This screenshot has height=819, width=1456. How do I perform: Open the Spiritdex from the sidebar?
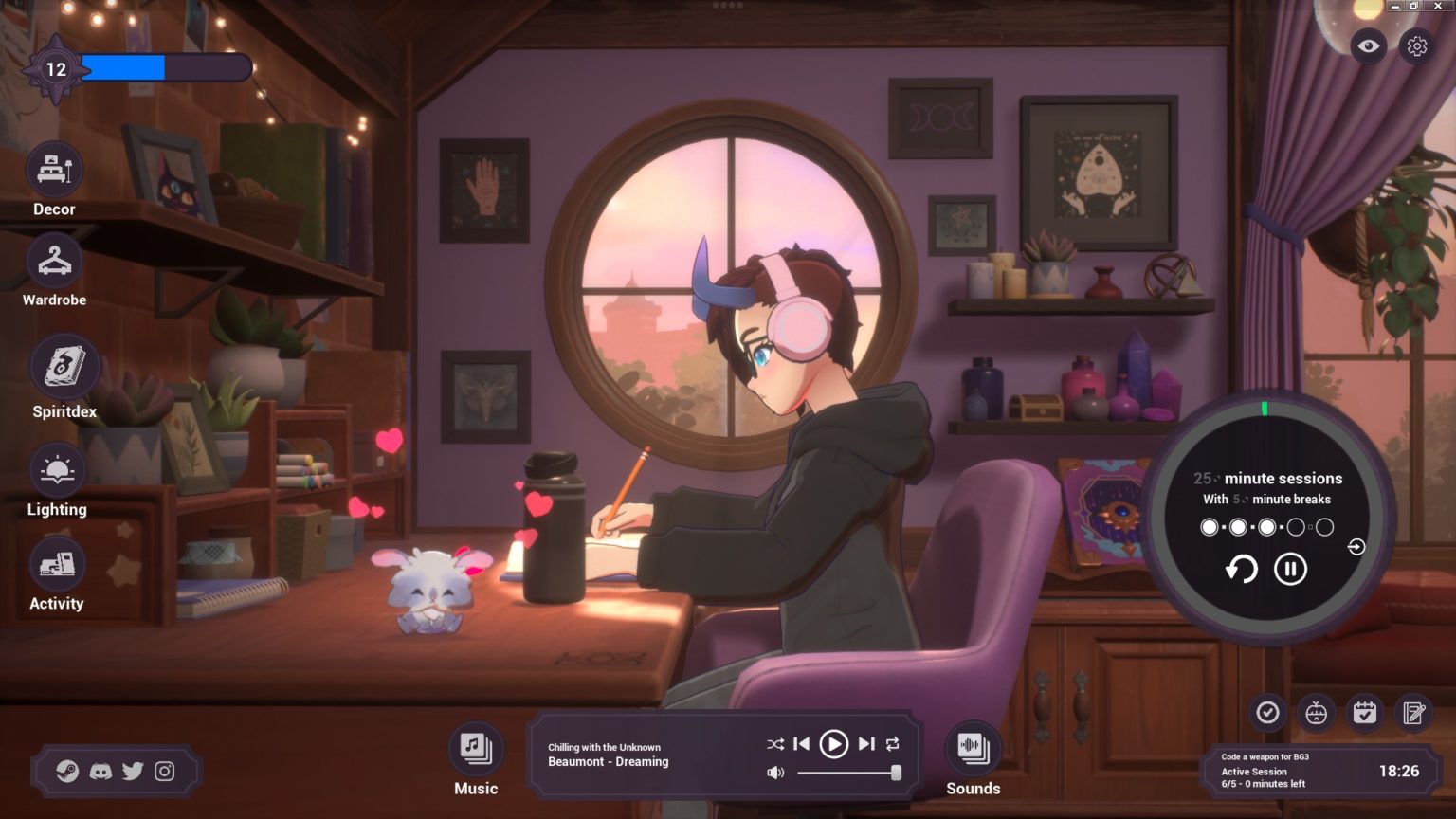(x=64, y=365)
